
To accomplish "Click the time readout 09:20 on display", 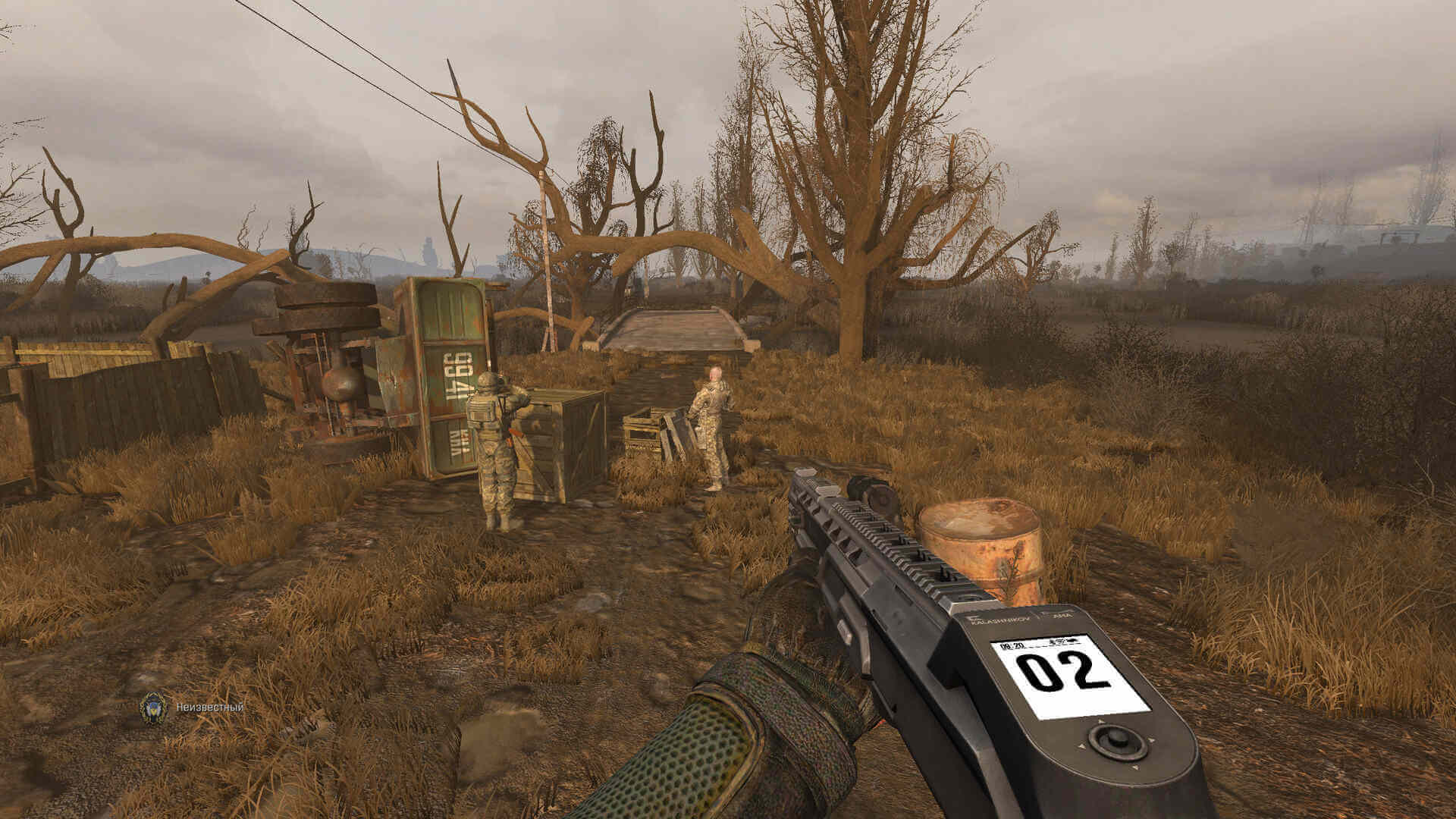I will [x=1012, y=645].
